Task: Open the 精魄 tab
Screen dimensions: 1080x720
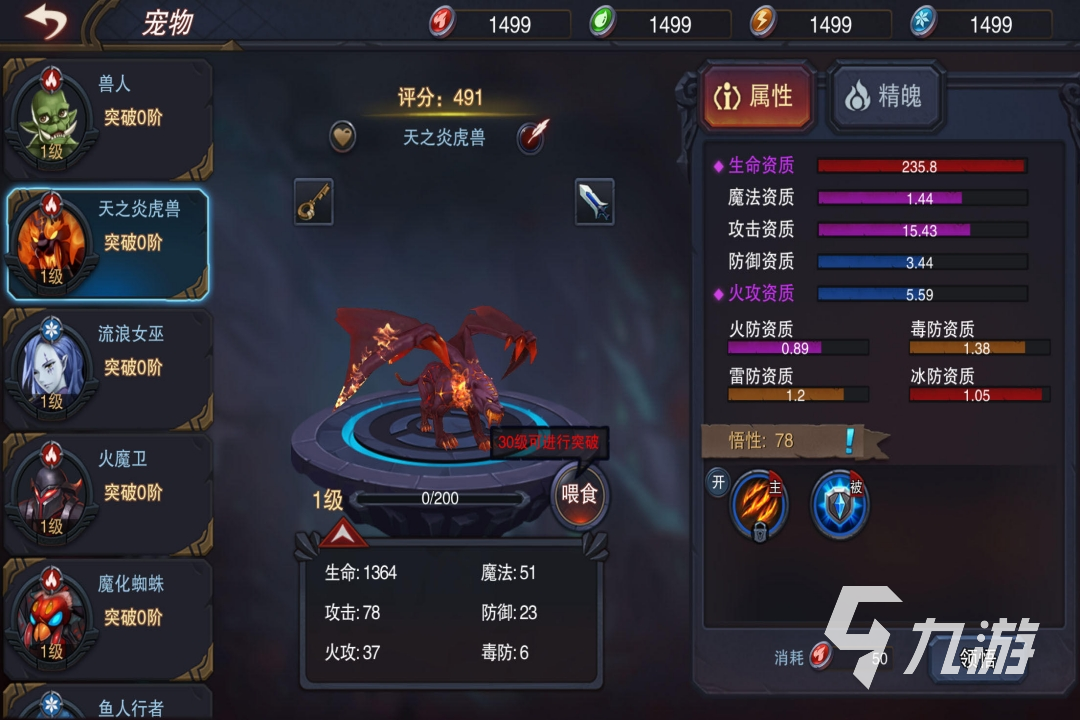Action: tap(885, 97)
